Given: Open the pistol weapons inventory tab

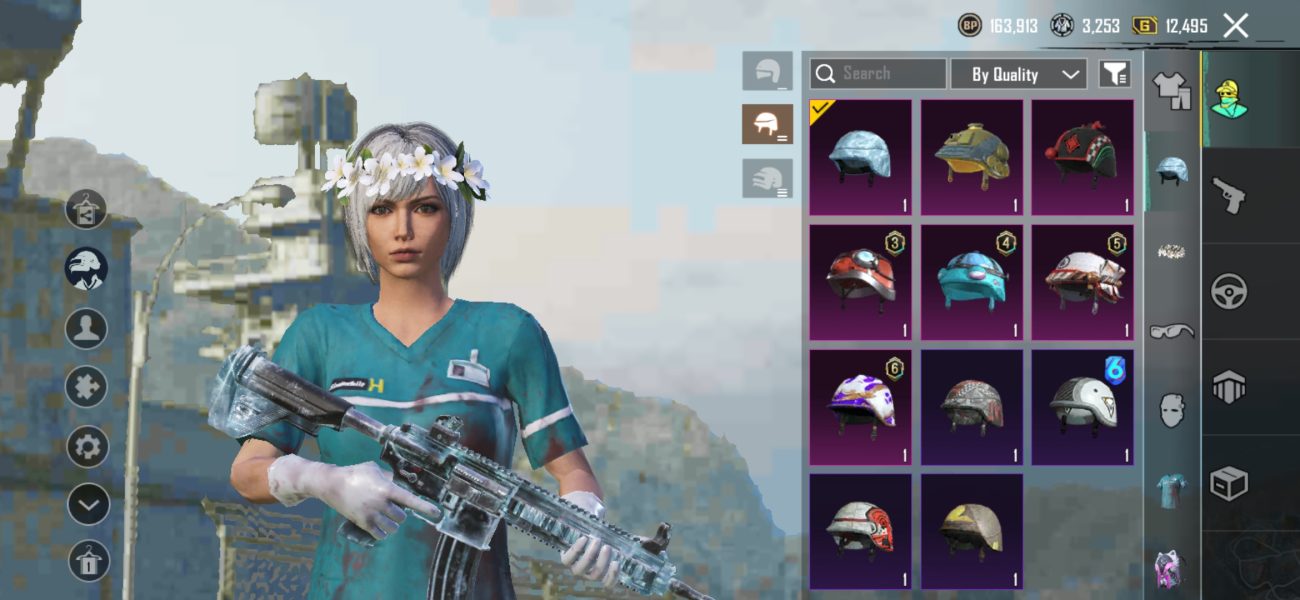Looking at the screenshot, I should tap(1228, 195).
